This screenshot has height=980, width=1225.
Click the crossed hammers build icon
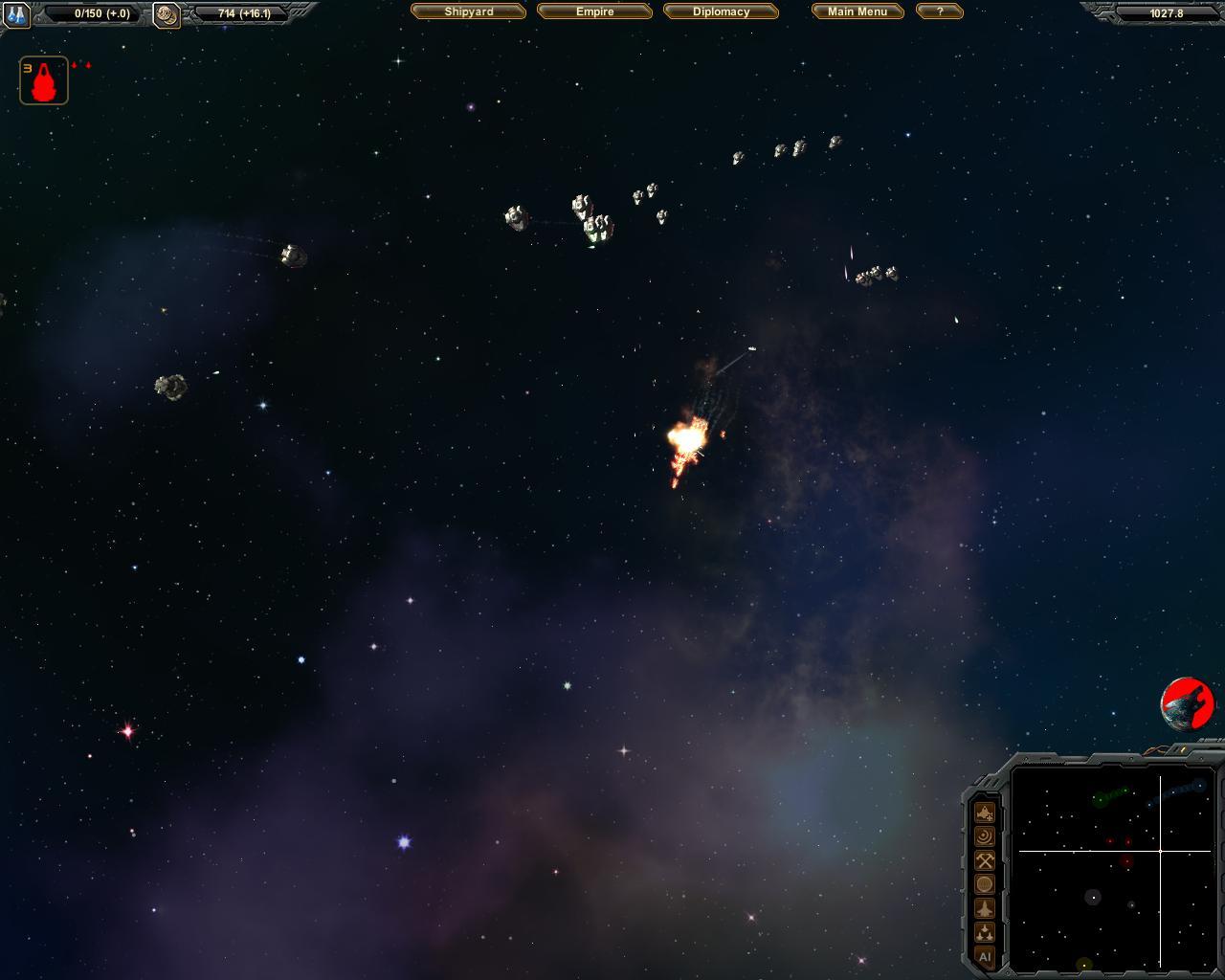[x=984, y=860]
